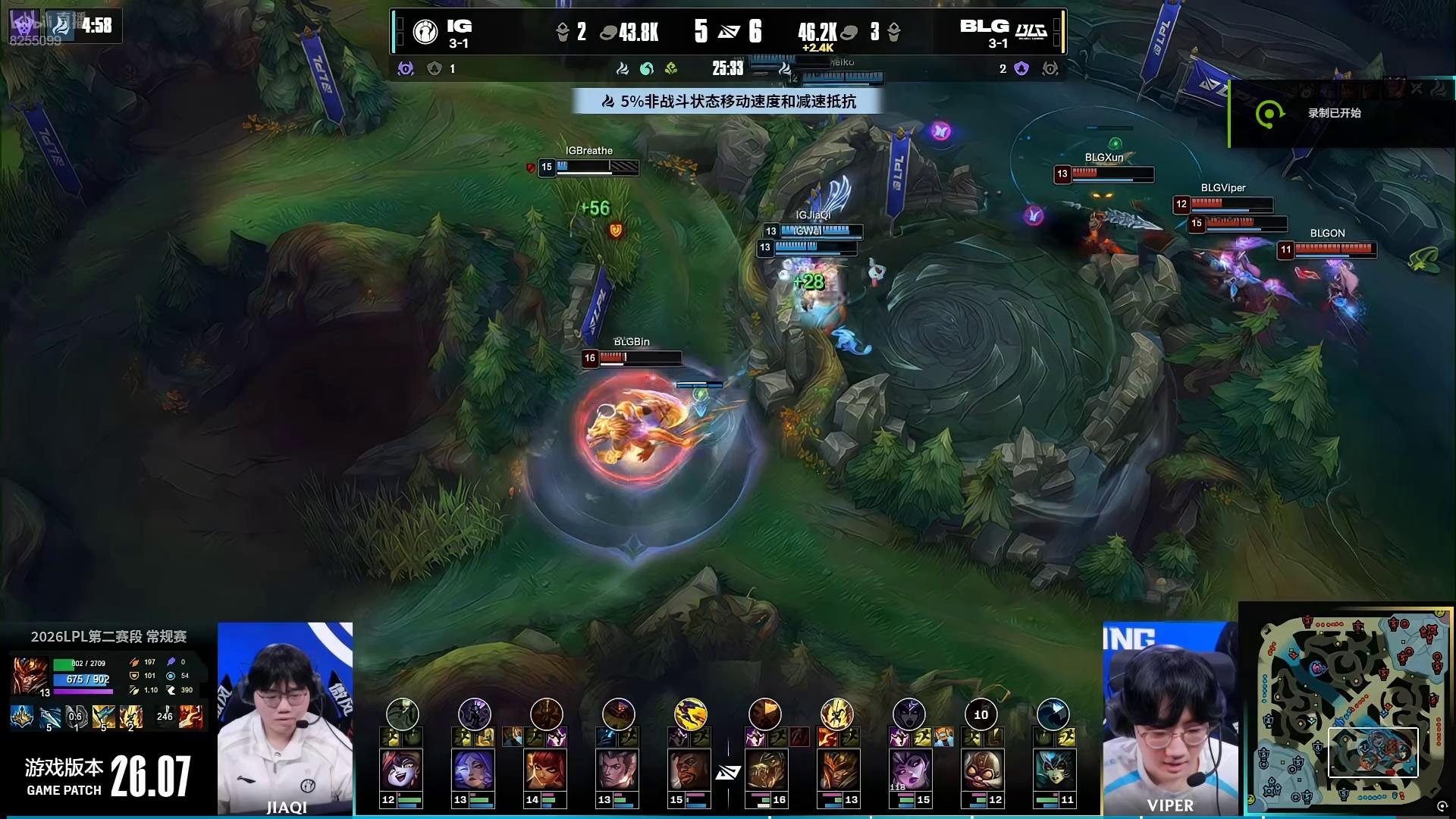Click the BLG team logo on scoreboard
The image size is (1456, 819).
tap(1031, 32)
